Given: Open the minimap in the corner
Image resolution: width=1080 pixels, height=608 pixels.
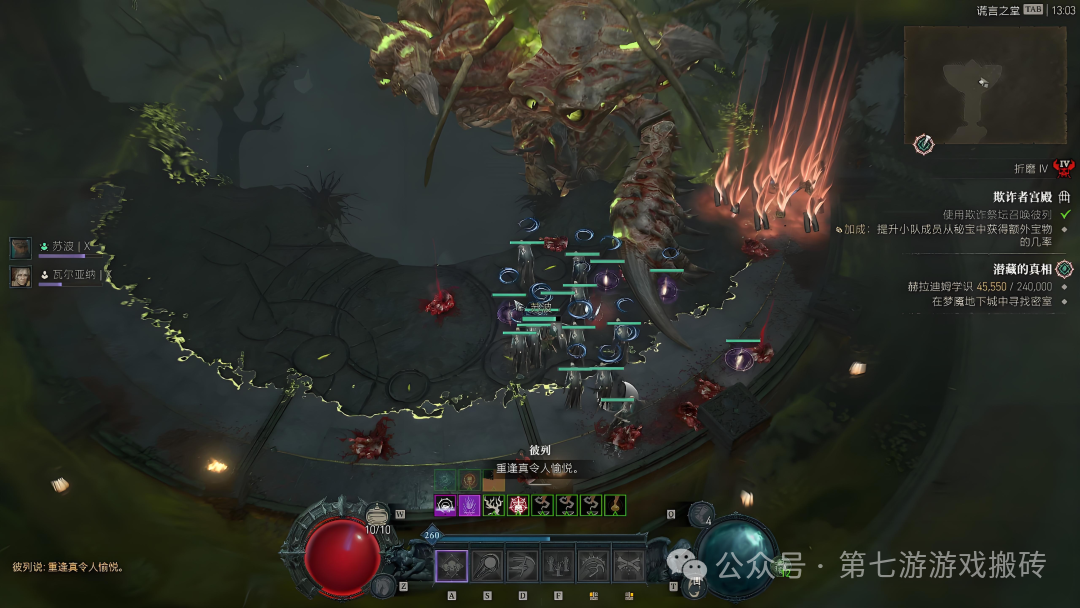Looking at the screenshot, I should click(984, 85).
